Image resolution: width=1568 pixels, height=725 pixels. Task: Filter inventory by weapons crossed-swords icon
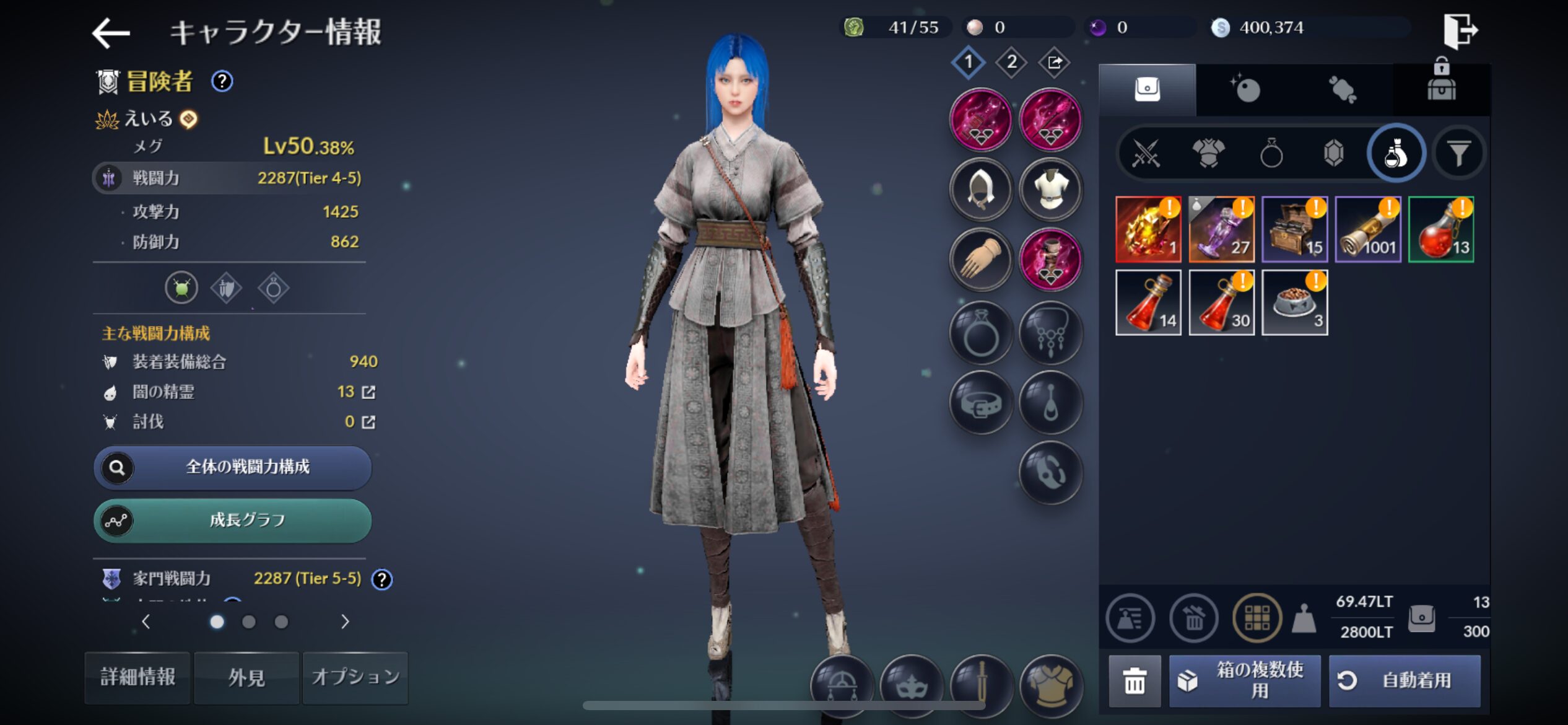pos(1146,153)
